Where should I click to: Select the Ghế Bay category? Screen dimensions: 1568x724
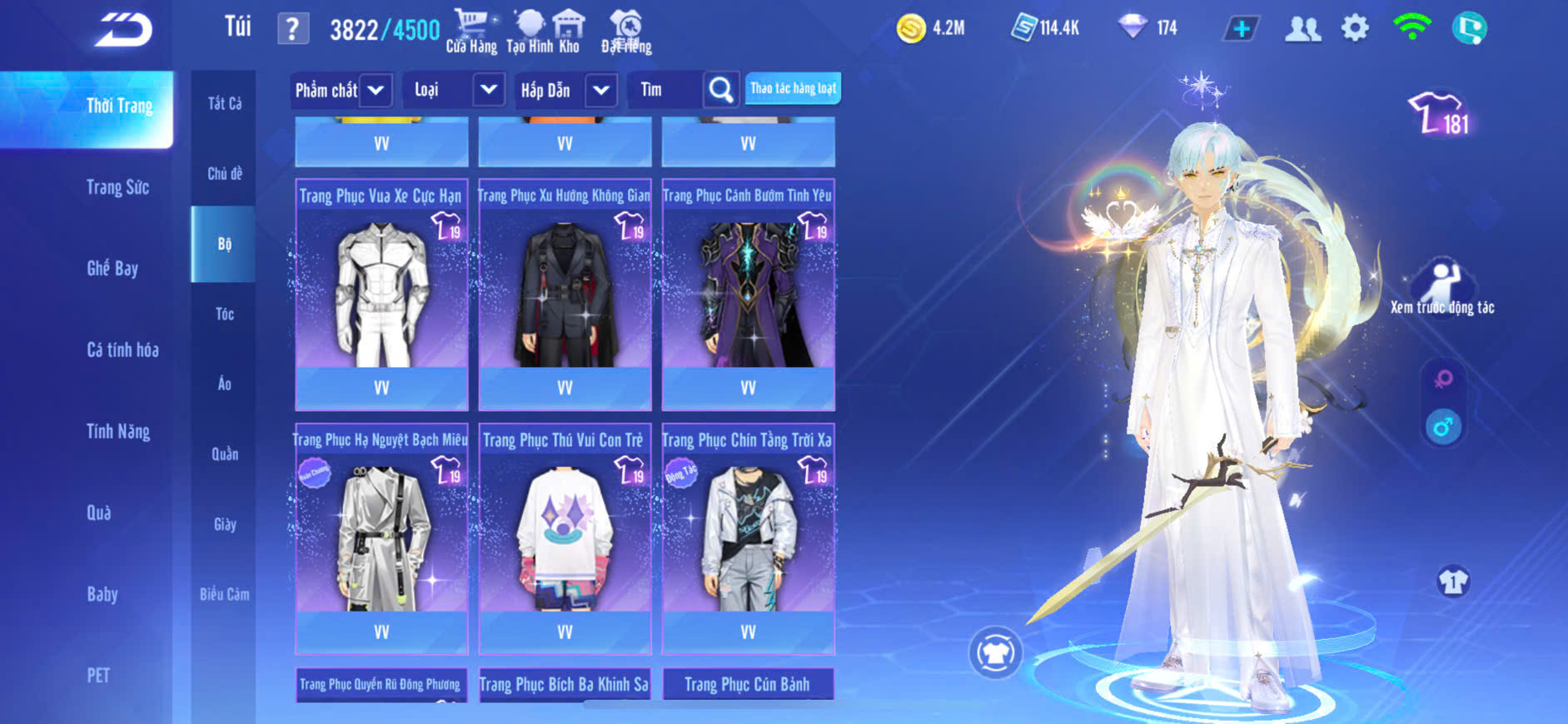click(112, 268)
